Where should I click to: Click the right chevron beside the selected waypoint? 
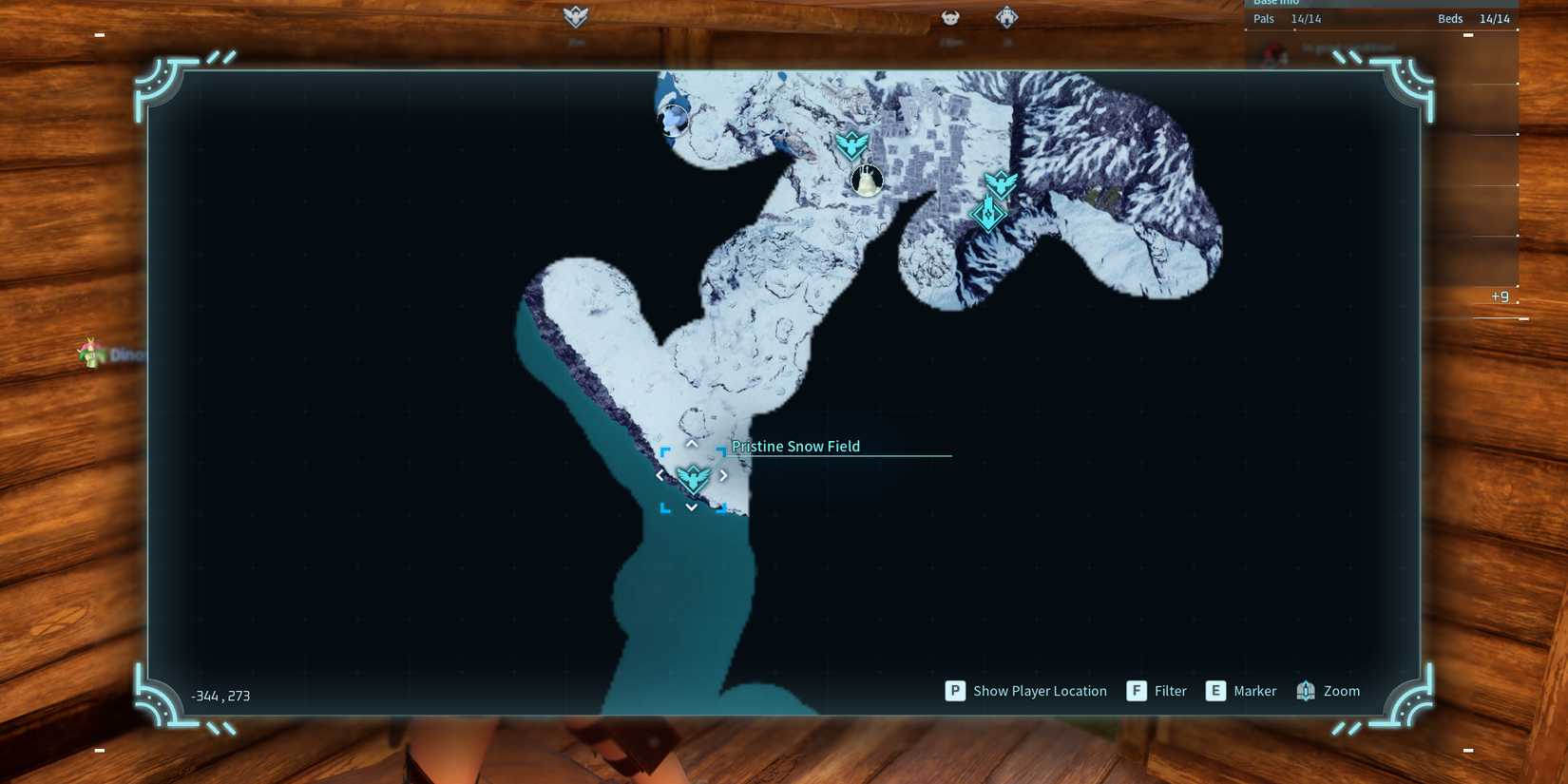click(723, 474)
